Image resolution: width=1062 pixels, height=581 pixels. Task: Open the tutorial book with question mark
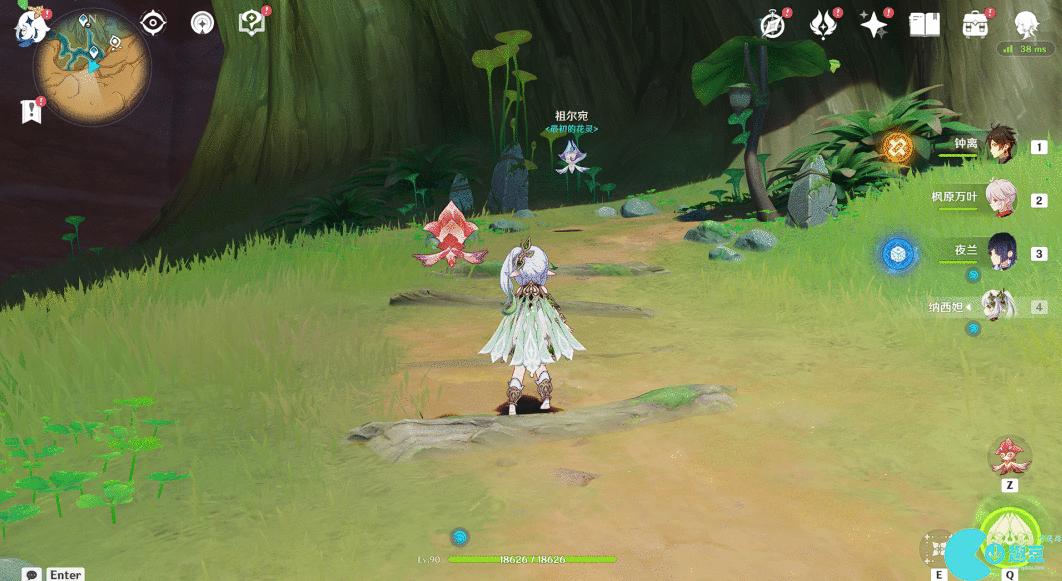[x=252, y=23]
